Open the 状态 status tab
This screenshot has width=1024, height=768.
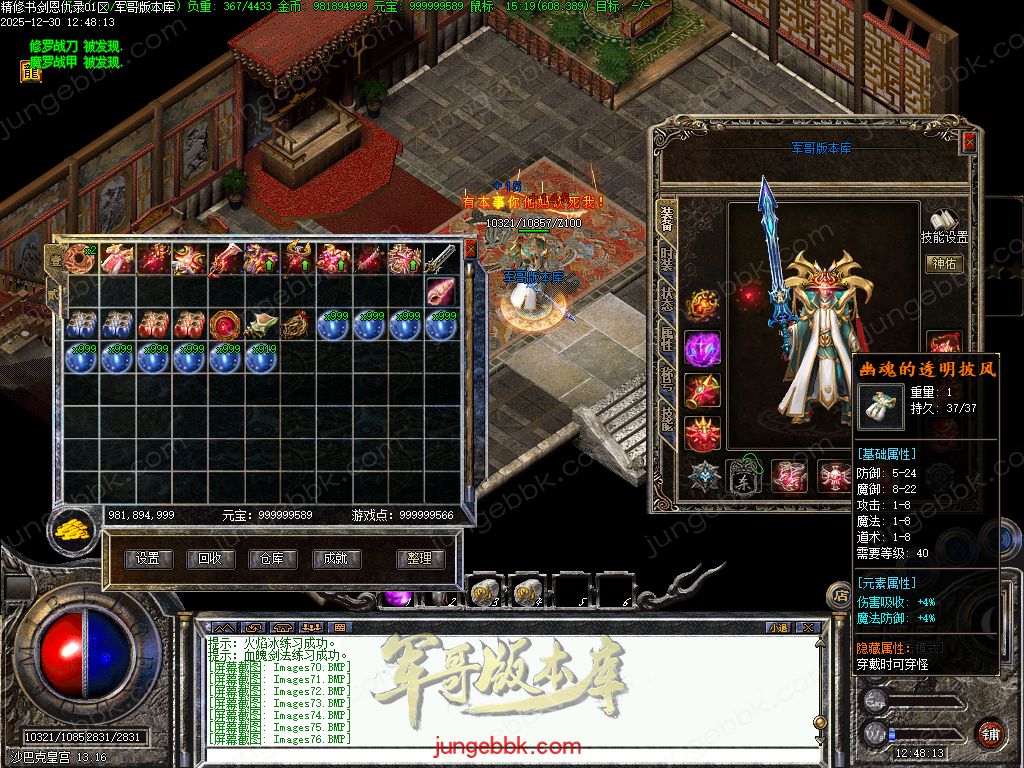coord(667,301)
